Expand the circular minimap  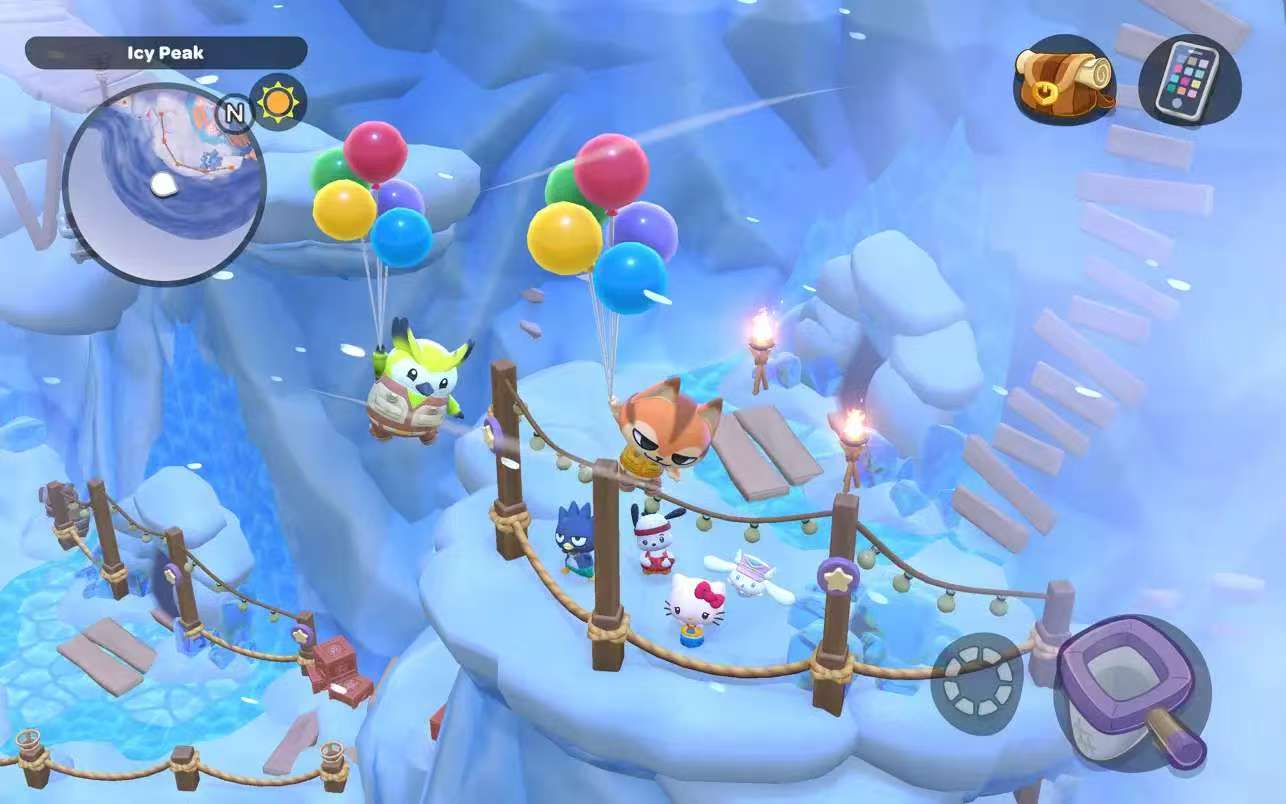point(163,185)
